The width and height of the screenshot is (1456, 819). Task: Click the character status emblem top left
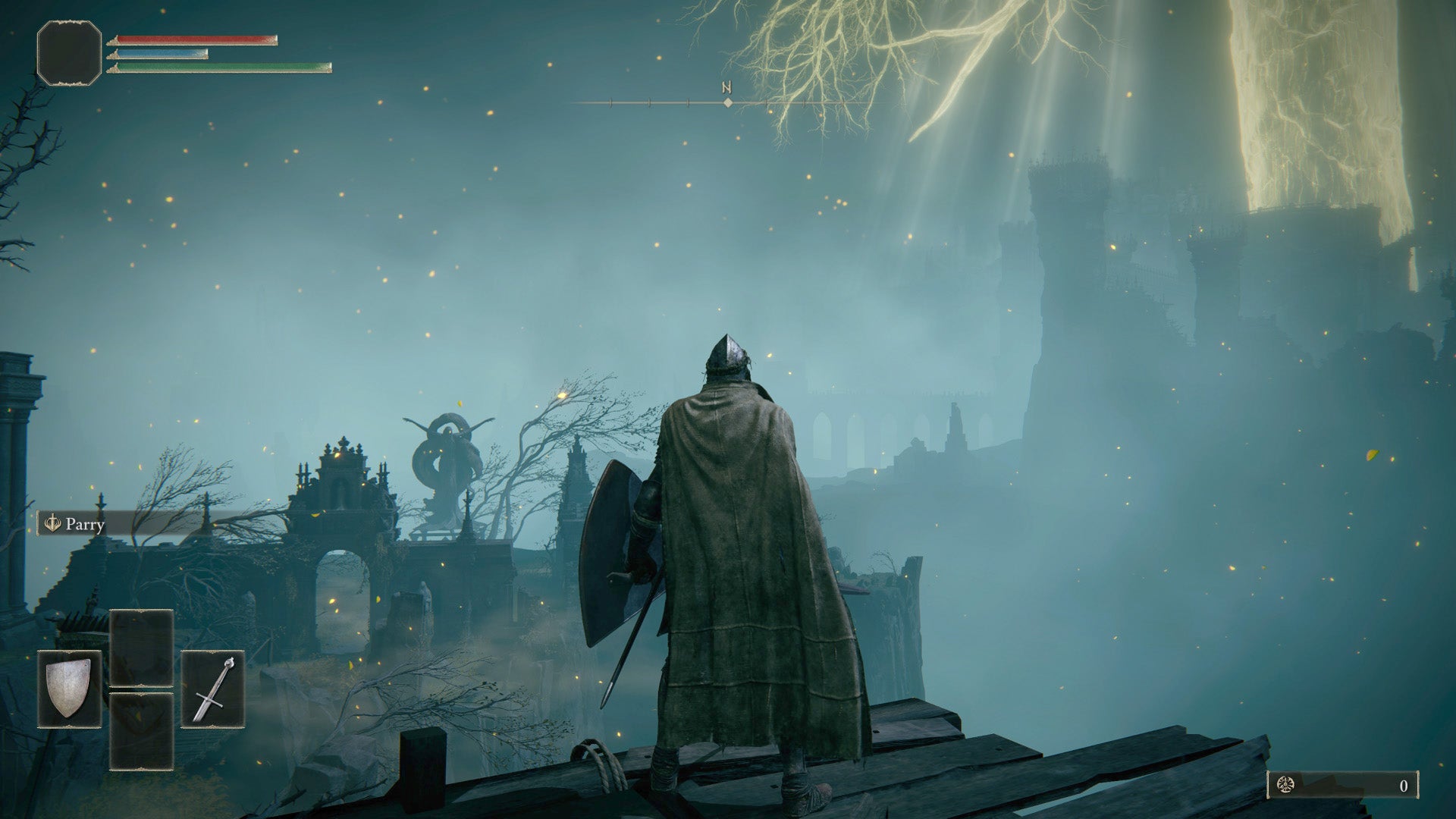tap(67, 53)
